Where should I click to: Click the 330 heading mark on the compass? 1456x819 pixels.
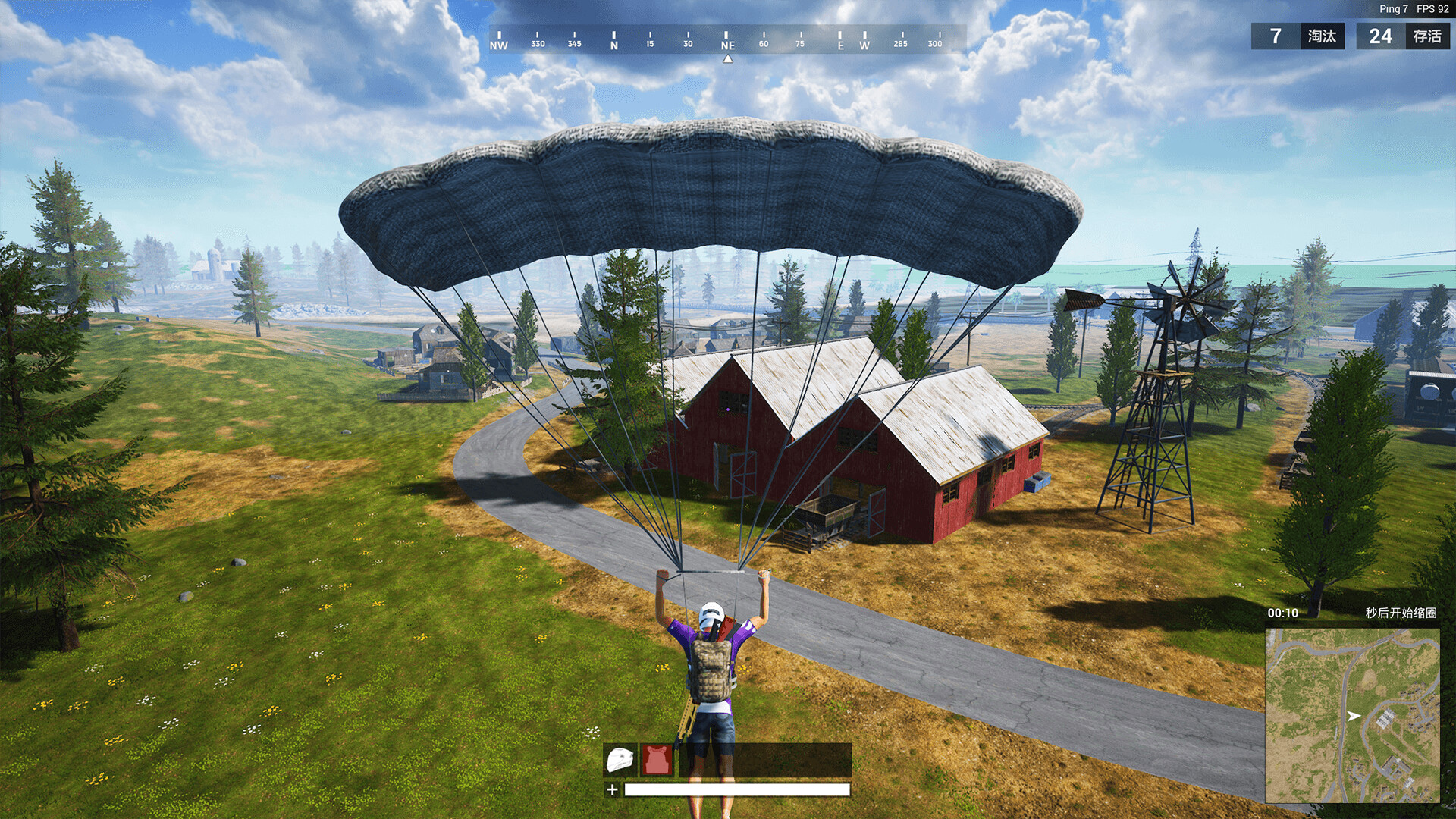[x=538, y=45]
